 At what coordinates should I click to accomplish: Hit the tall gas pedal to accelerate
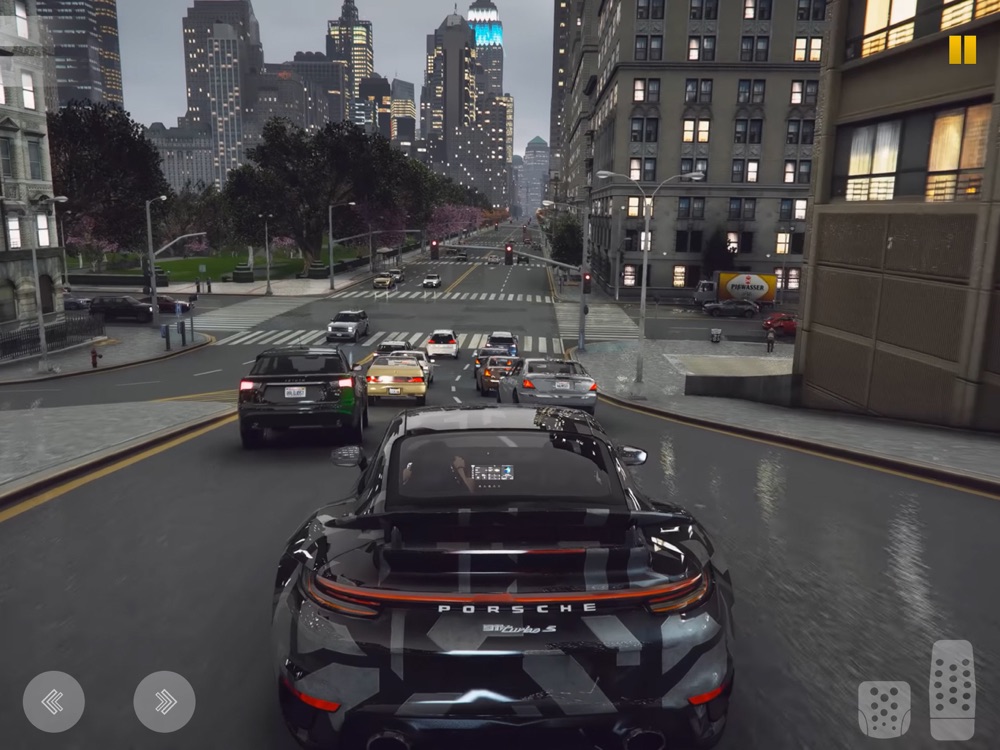[952, 690]
